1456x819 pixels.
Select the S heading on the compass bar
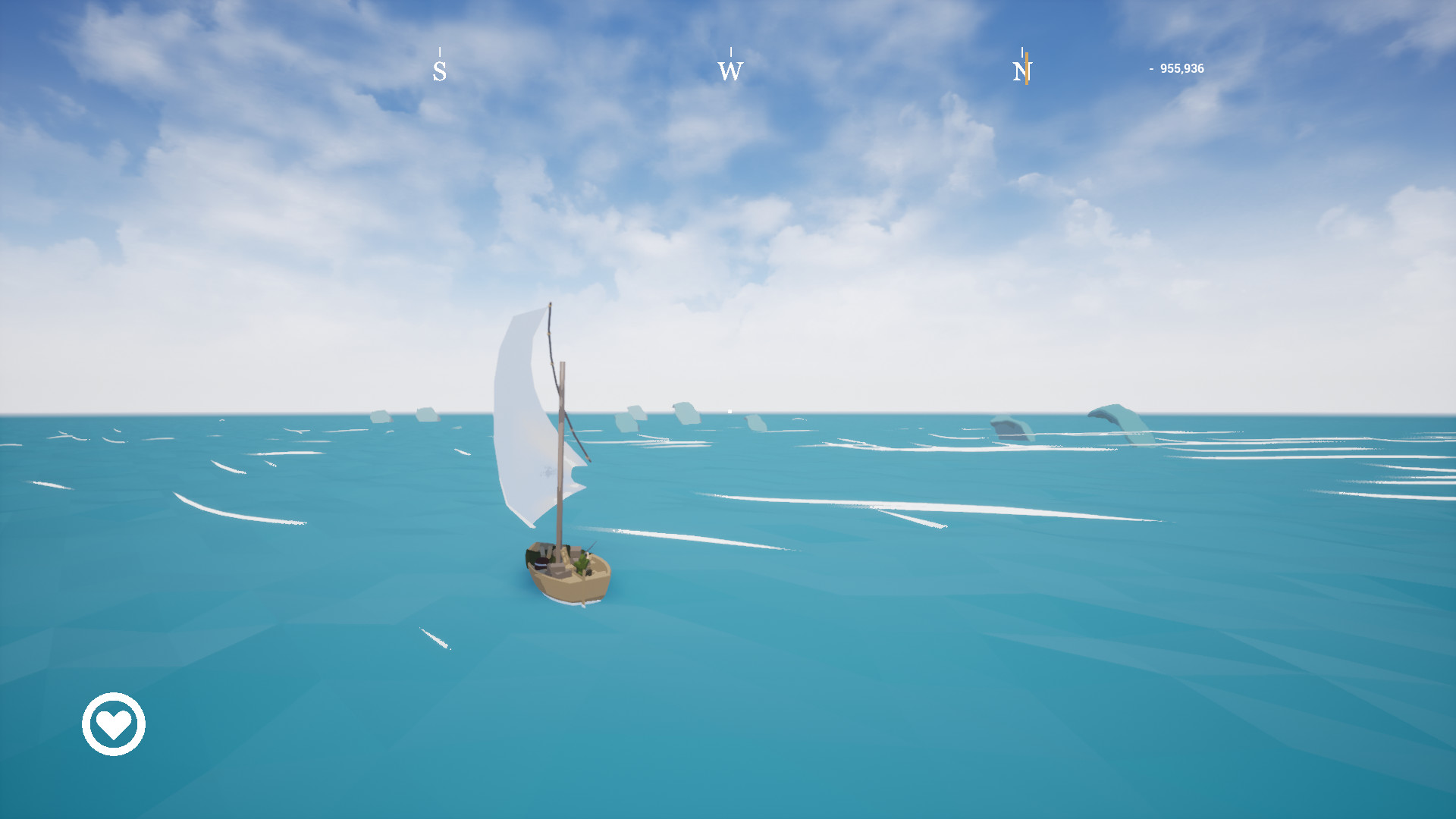pyautogui.click(x=438, y=71)
